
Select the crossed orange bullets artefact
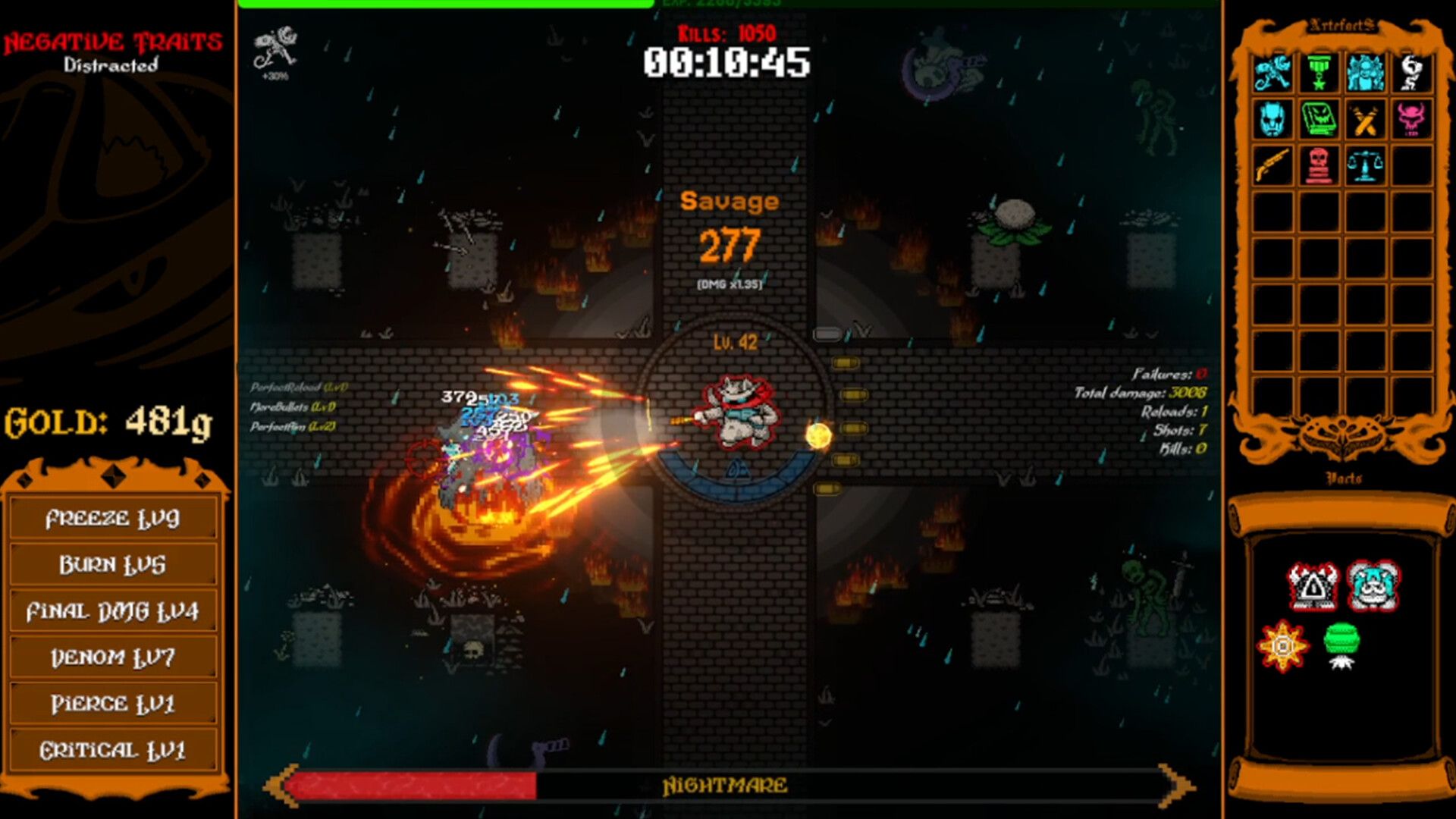[x=1365, y=119]
